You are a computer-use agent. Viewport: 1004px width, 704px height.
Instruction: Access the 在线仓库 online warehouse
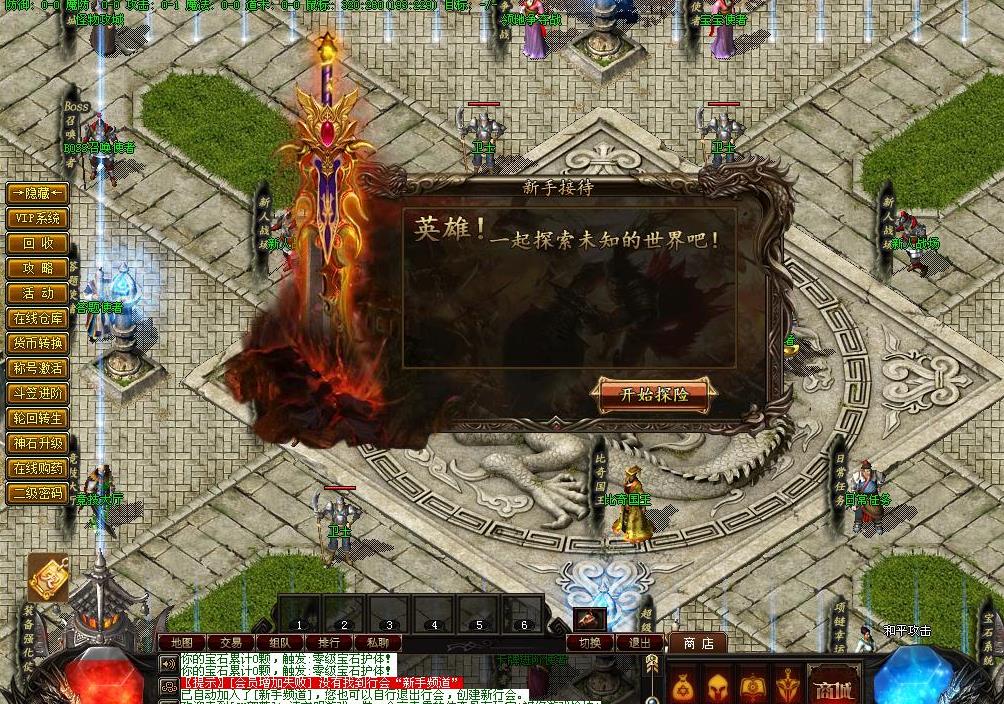click(x=38, y=318)
